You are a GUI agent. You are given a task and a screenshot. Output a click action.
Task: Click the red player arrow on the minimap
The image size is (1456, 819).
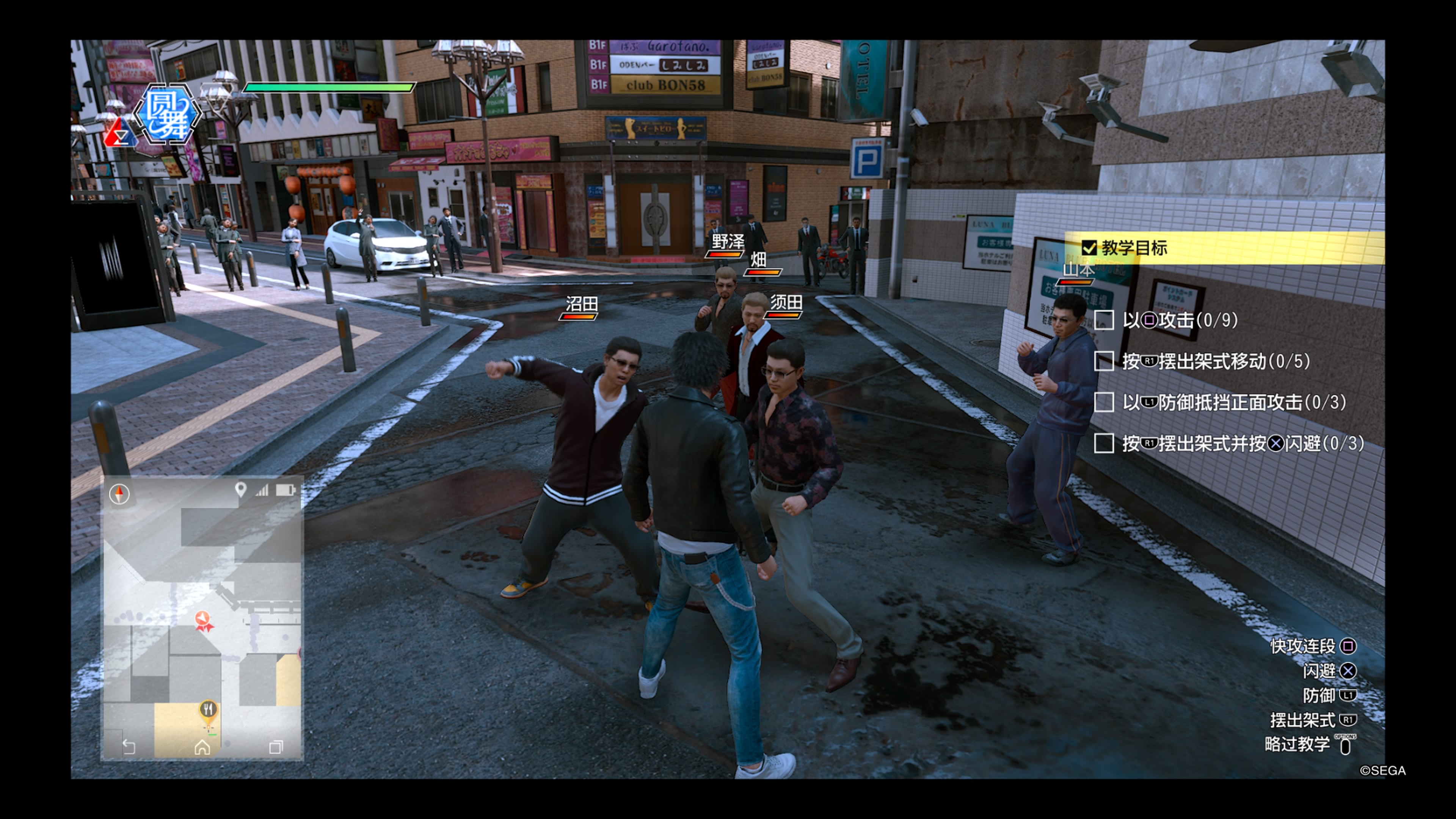204,620
